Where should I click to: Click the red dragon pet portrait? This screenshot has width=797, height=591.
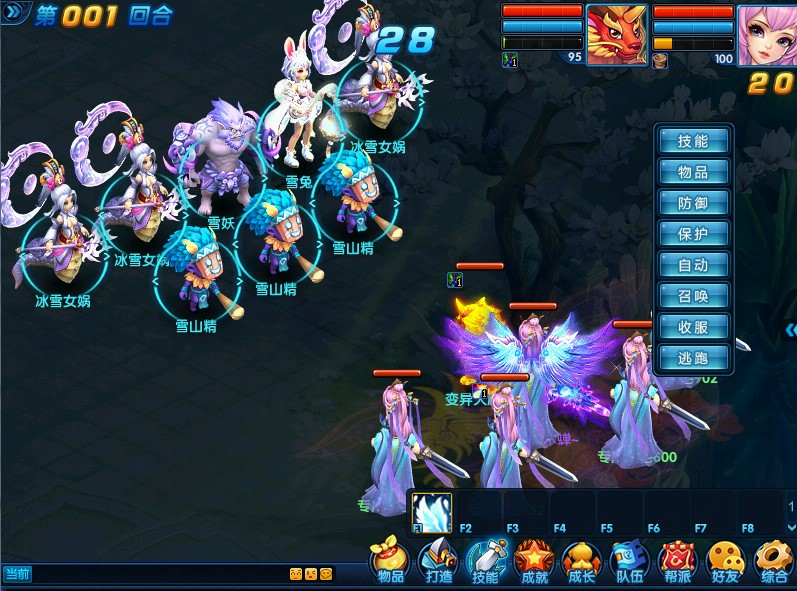pyautogui.click(x=616, y=35)
